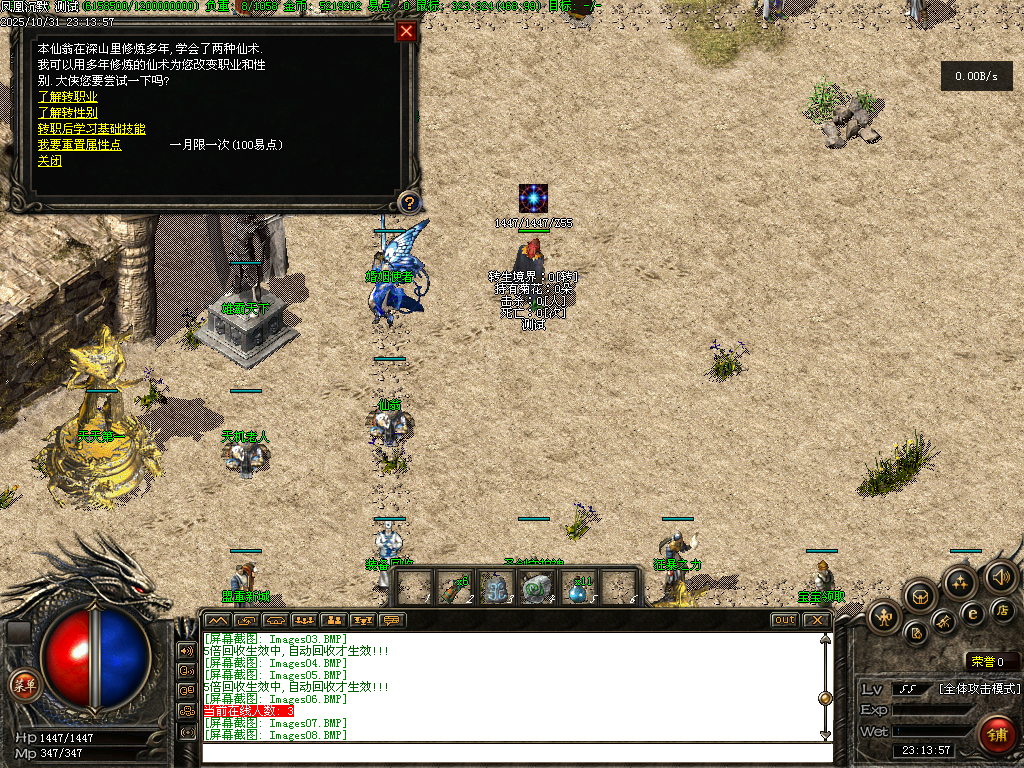This screenshot has height=768, width=1024.
Task: Click the chat panel 'out' button
Action: click(784, 620)
